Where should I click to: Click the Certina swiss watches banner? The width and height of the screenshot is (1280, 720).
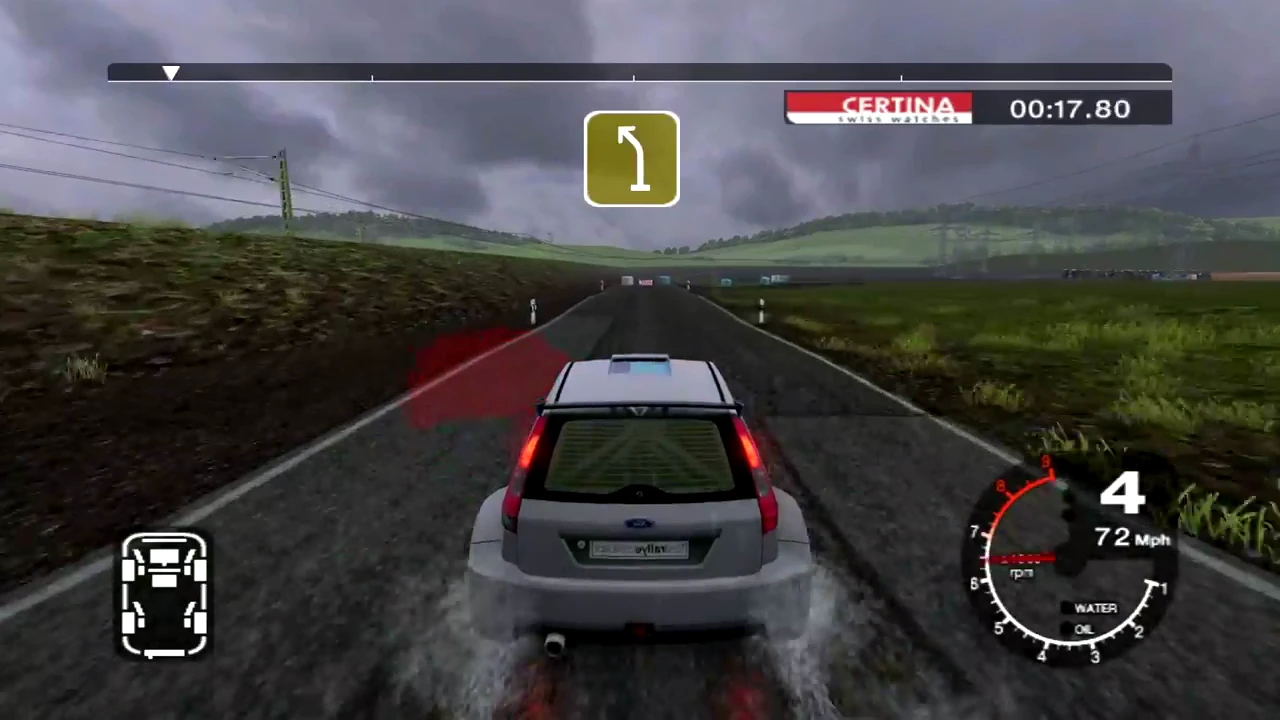click(x=879, y=108)
